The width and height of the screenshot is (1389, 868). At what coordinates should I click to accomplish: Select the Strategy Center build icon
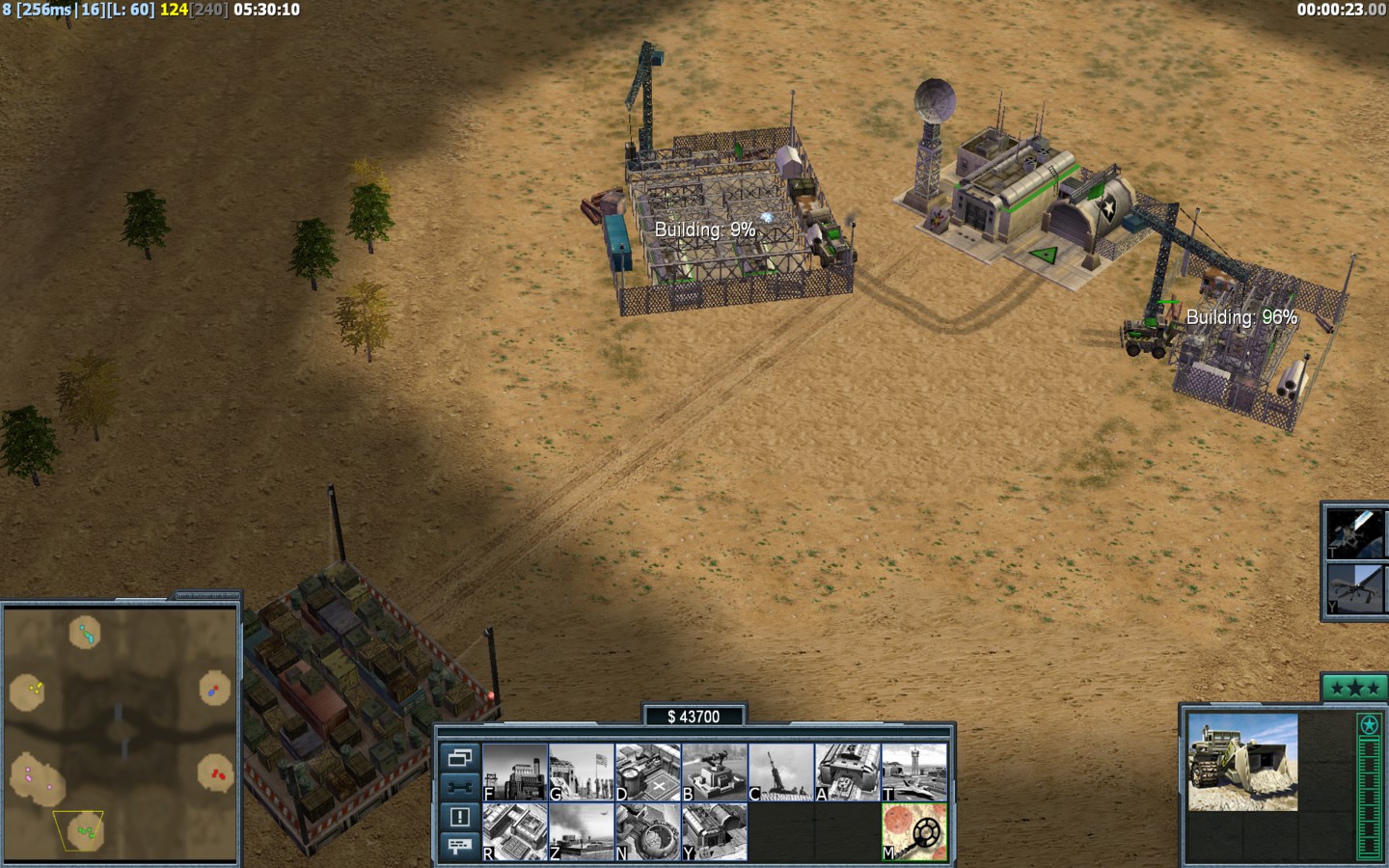pos(515,831)
